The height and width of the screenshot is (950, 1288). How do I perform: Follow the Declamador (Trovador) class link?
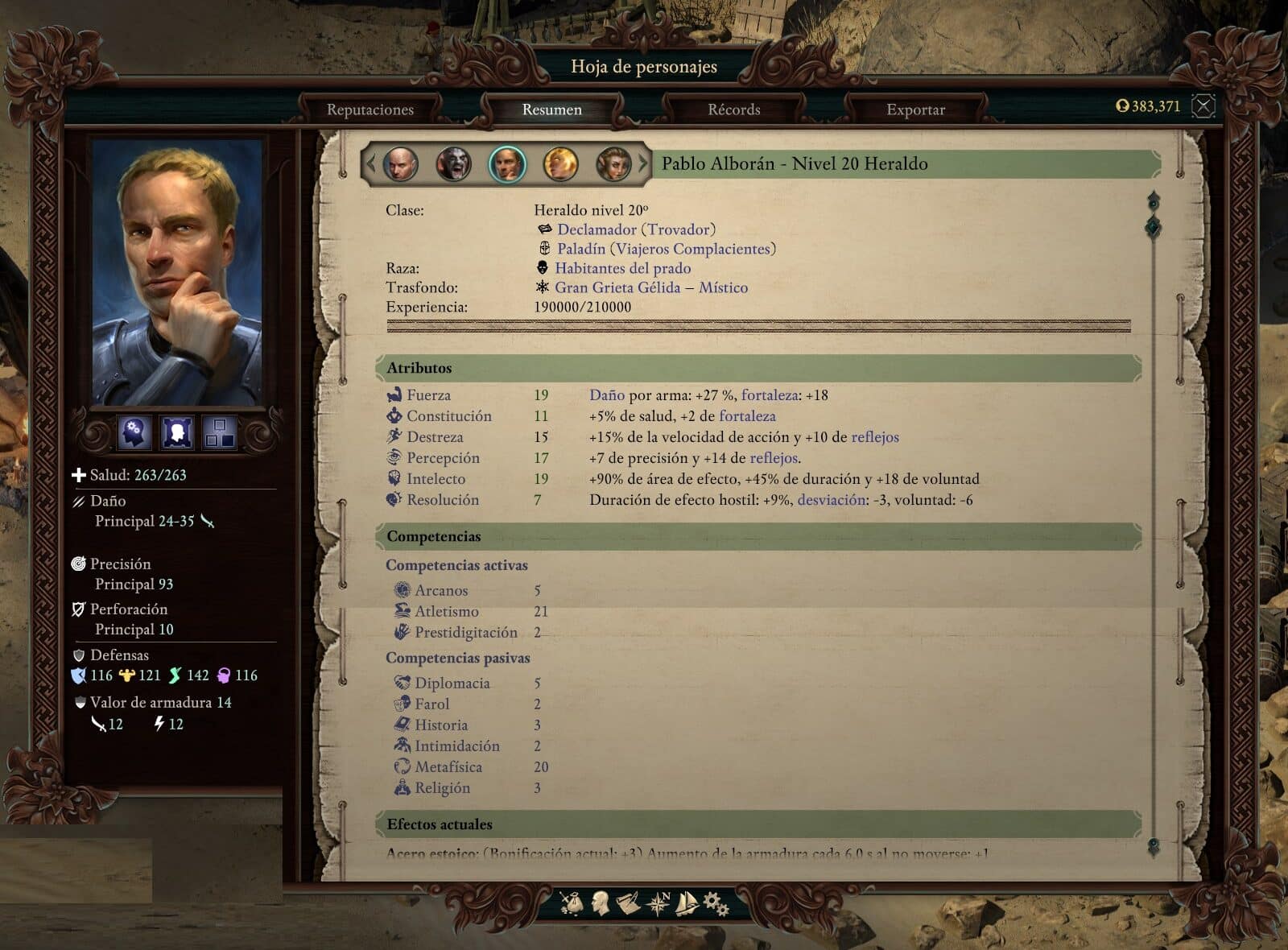[x=636, y=229]
